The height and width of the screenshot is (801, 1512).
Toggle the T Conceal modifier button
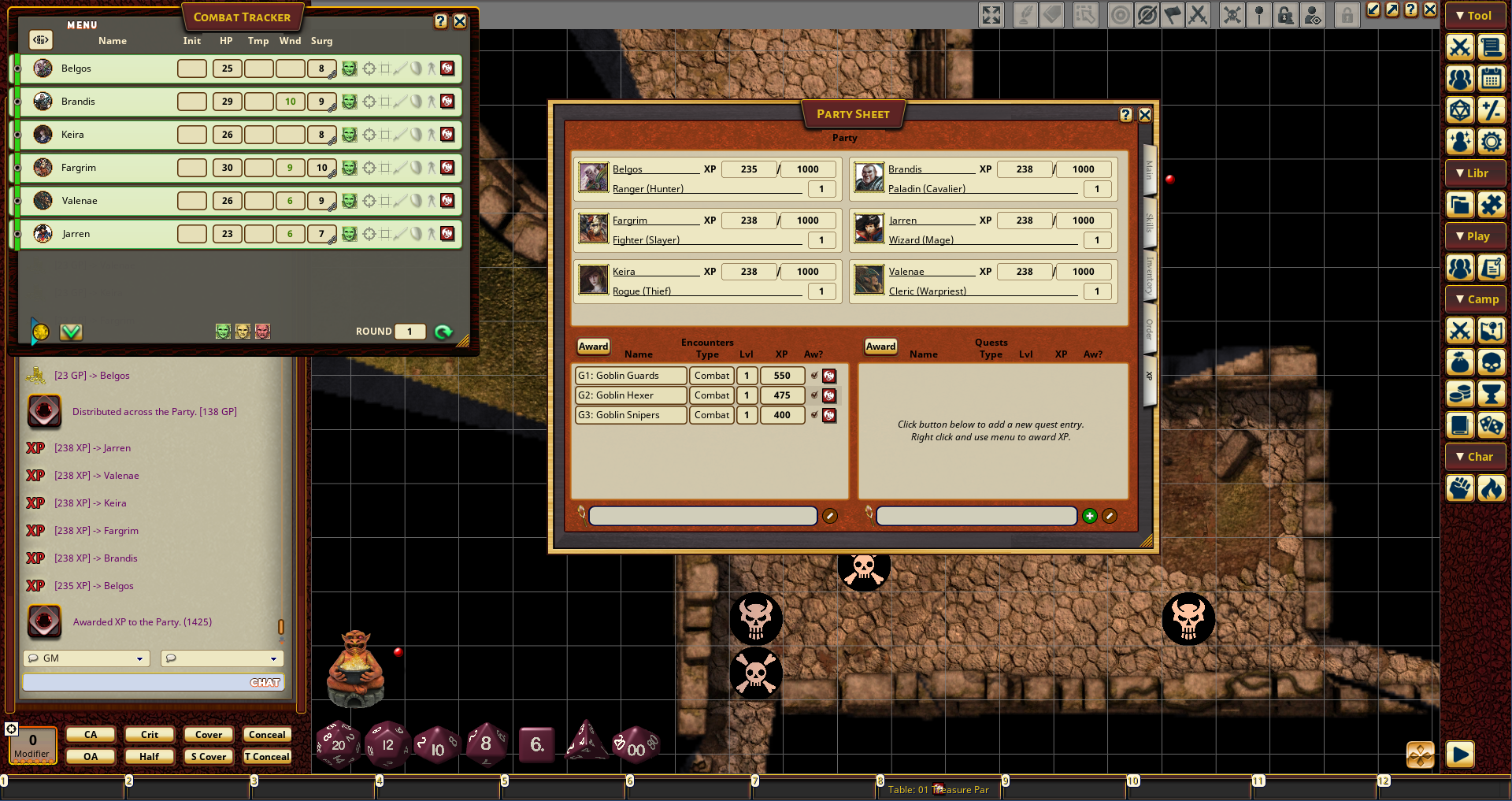click(x=267, y=757)
